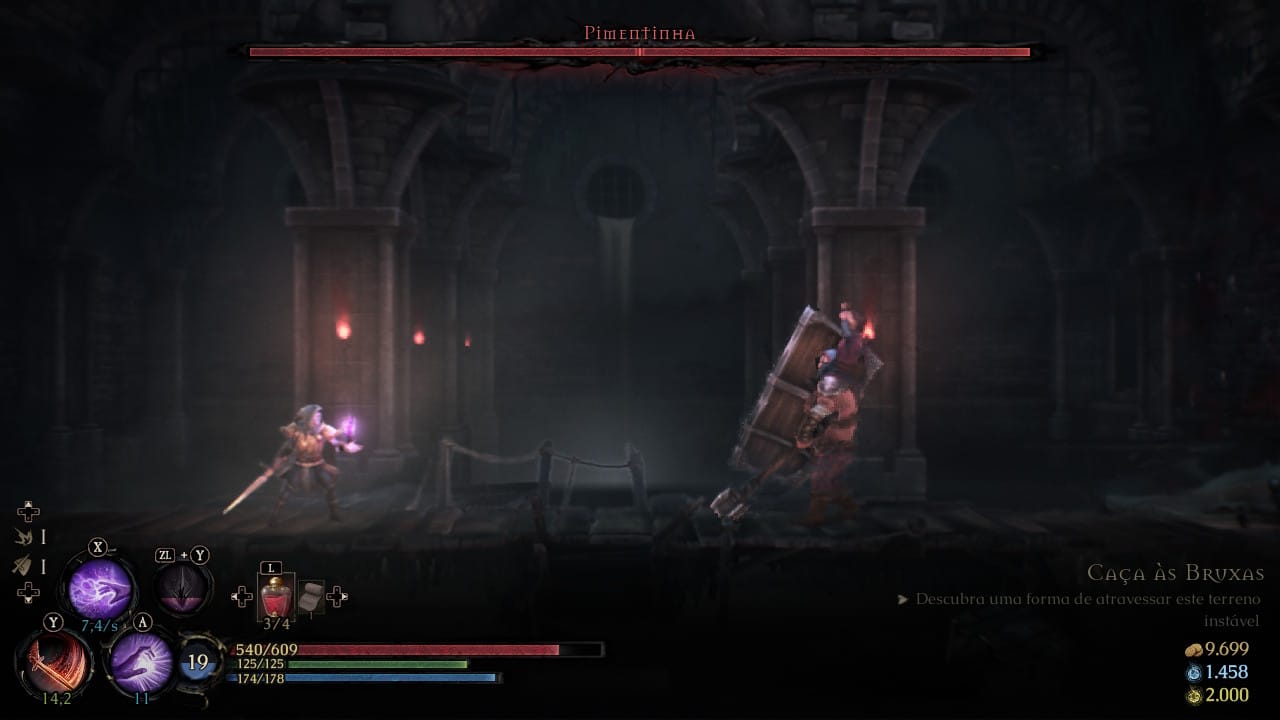
Task: Open the Caça às Bruxas quest tracker
Action: pyautogui.click(x=1175, y=573)
